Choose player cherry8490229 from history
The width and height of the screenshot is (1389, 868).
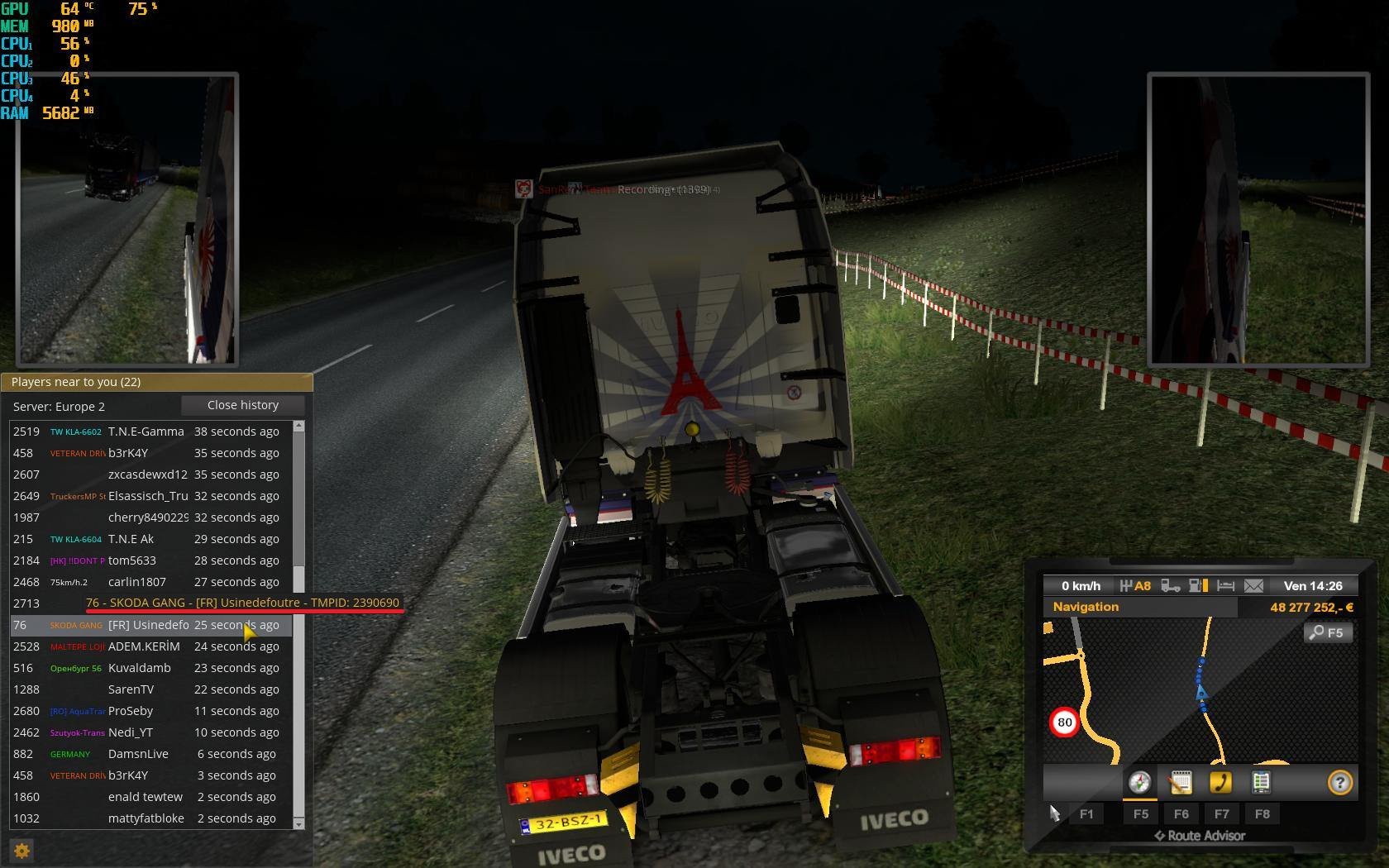tap(147, 517)
